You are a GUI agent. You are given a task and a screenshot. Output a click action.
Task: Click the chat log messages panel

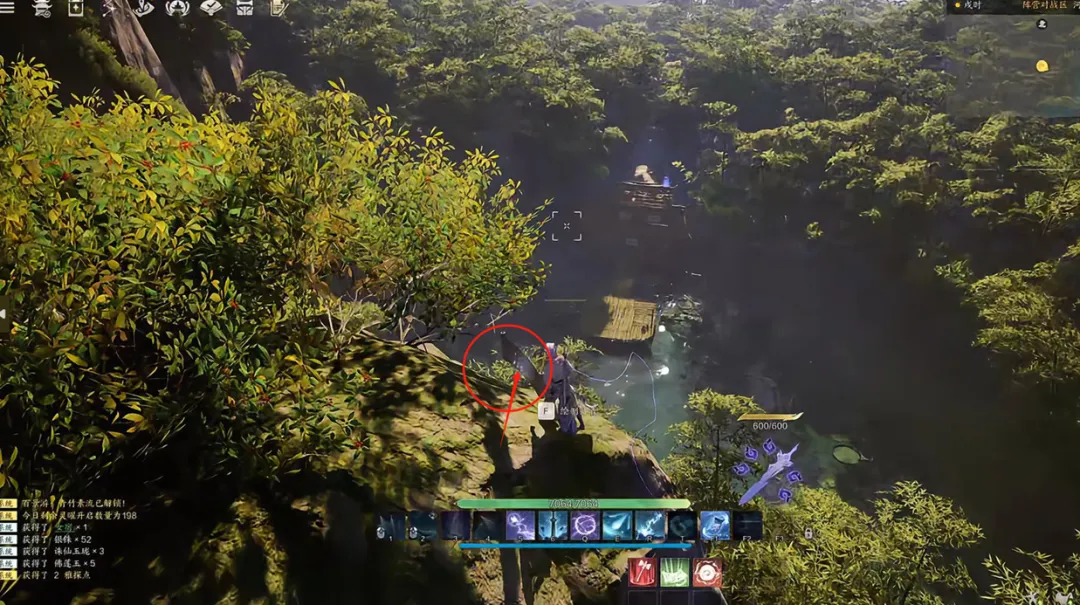tap(70, 540)
